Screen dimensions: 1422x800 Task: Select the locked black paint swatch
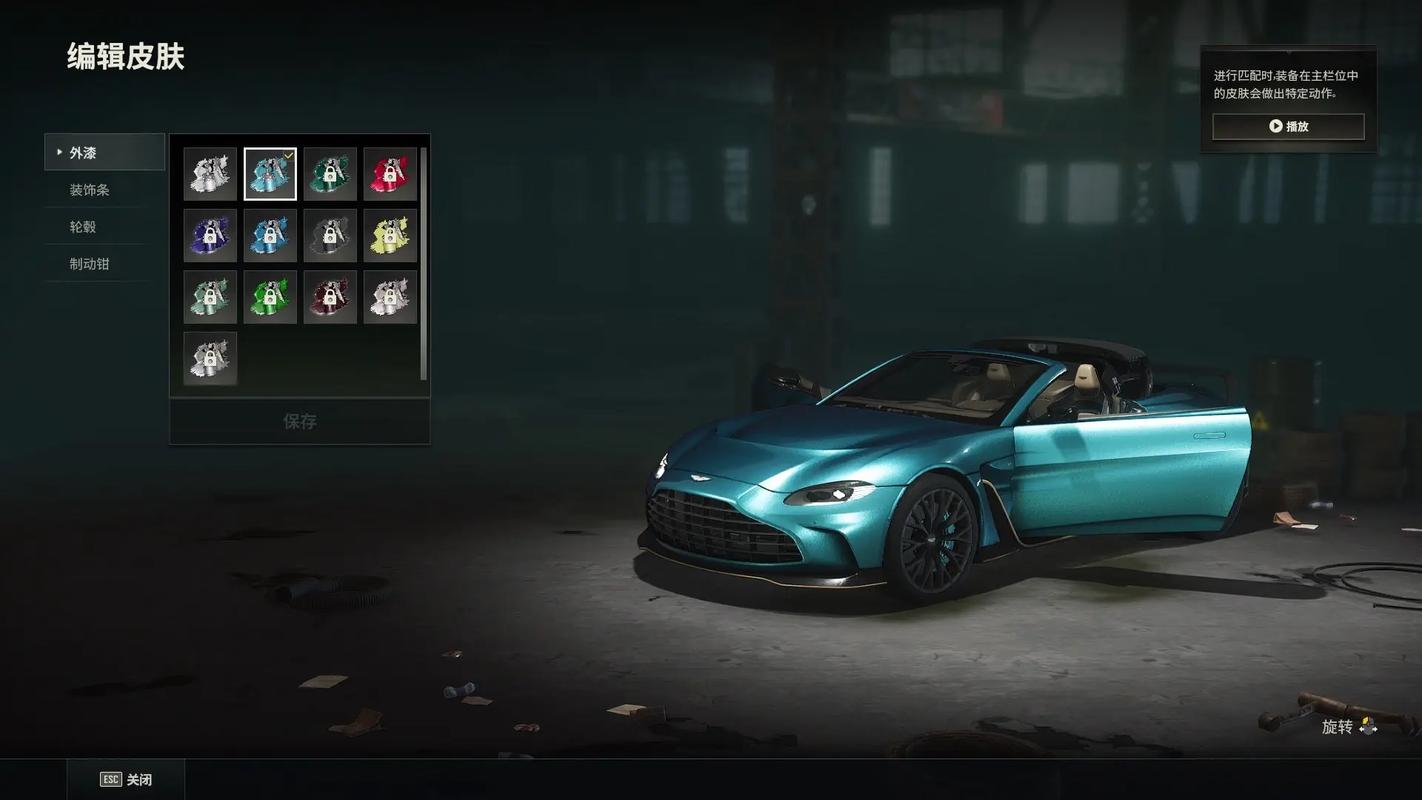(x=330, y=235)
